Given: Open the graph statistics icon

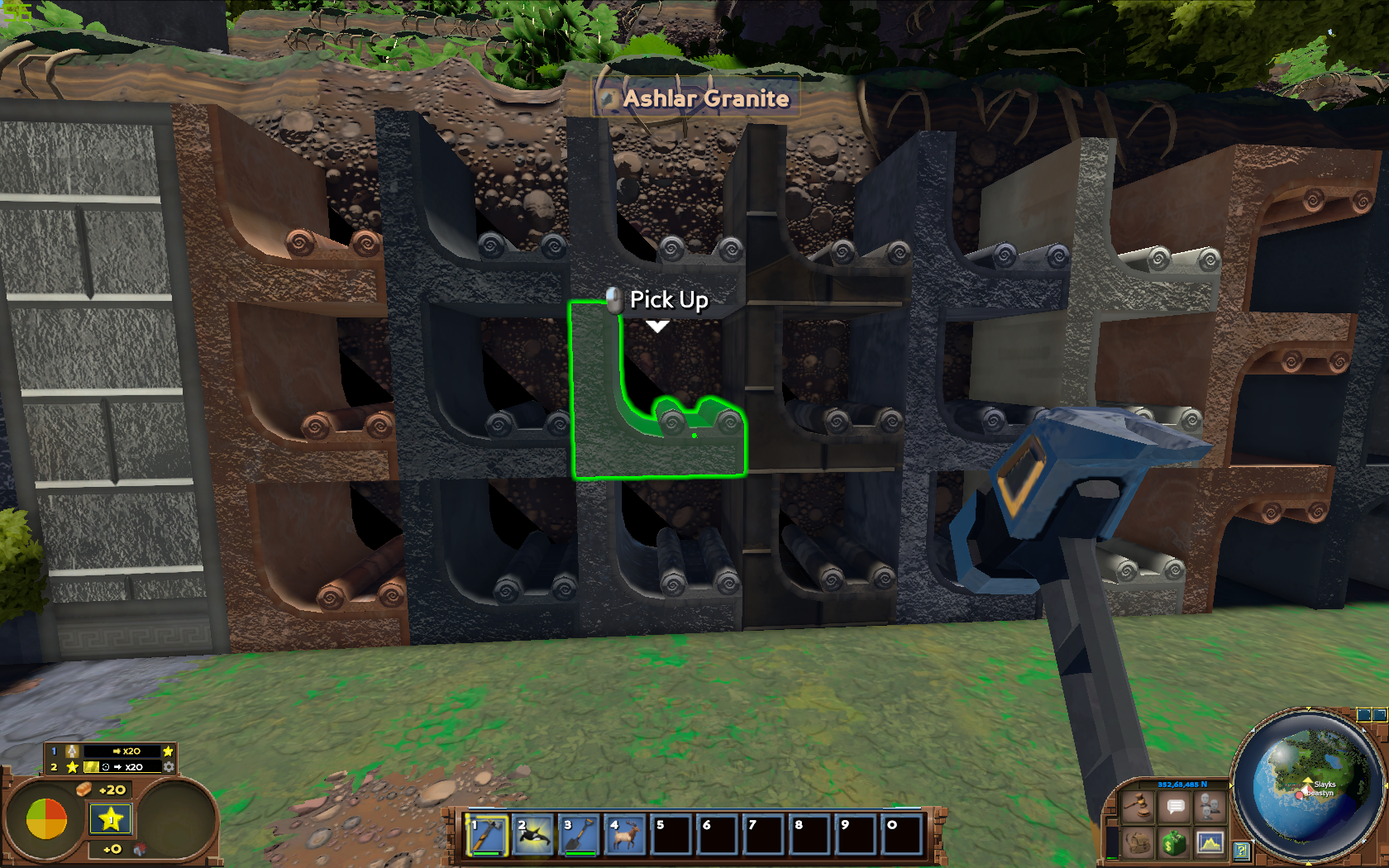Looking at the screenshot, I should click(x=1210, y=842).
